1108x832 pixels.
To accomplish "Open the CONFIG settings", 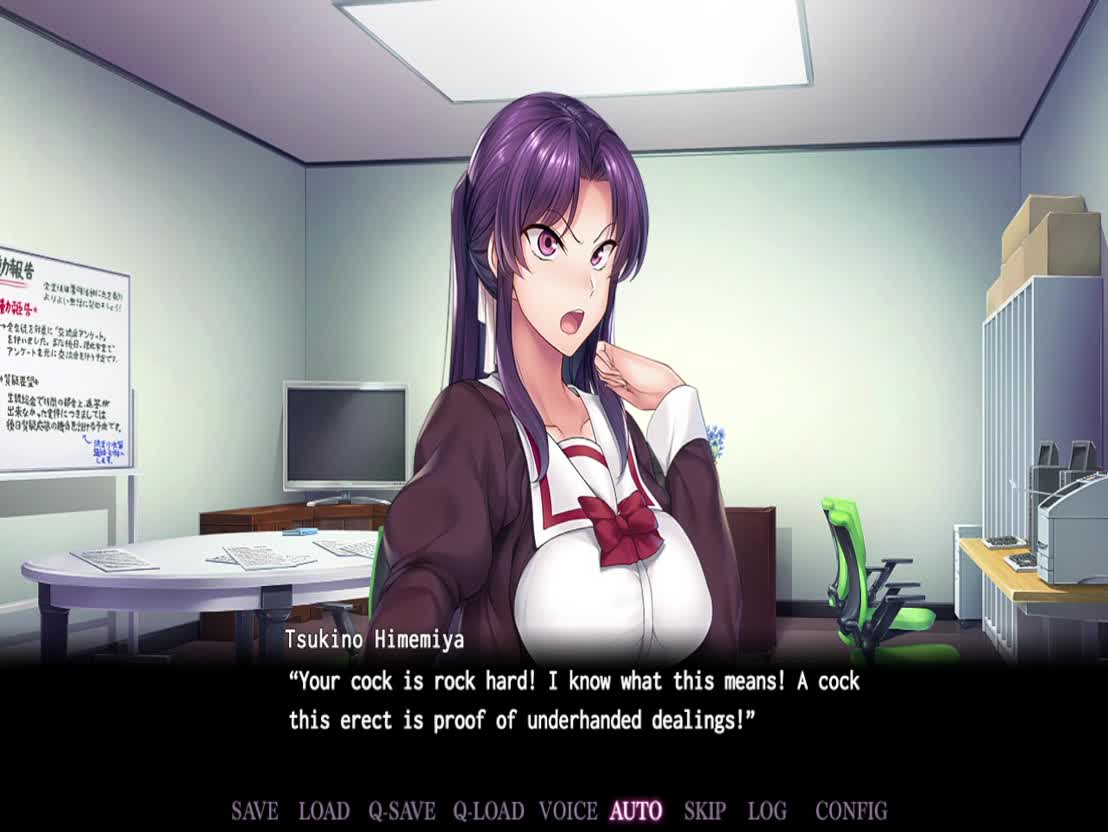I will tap(851, 811).
